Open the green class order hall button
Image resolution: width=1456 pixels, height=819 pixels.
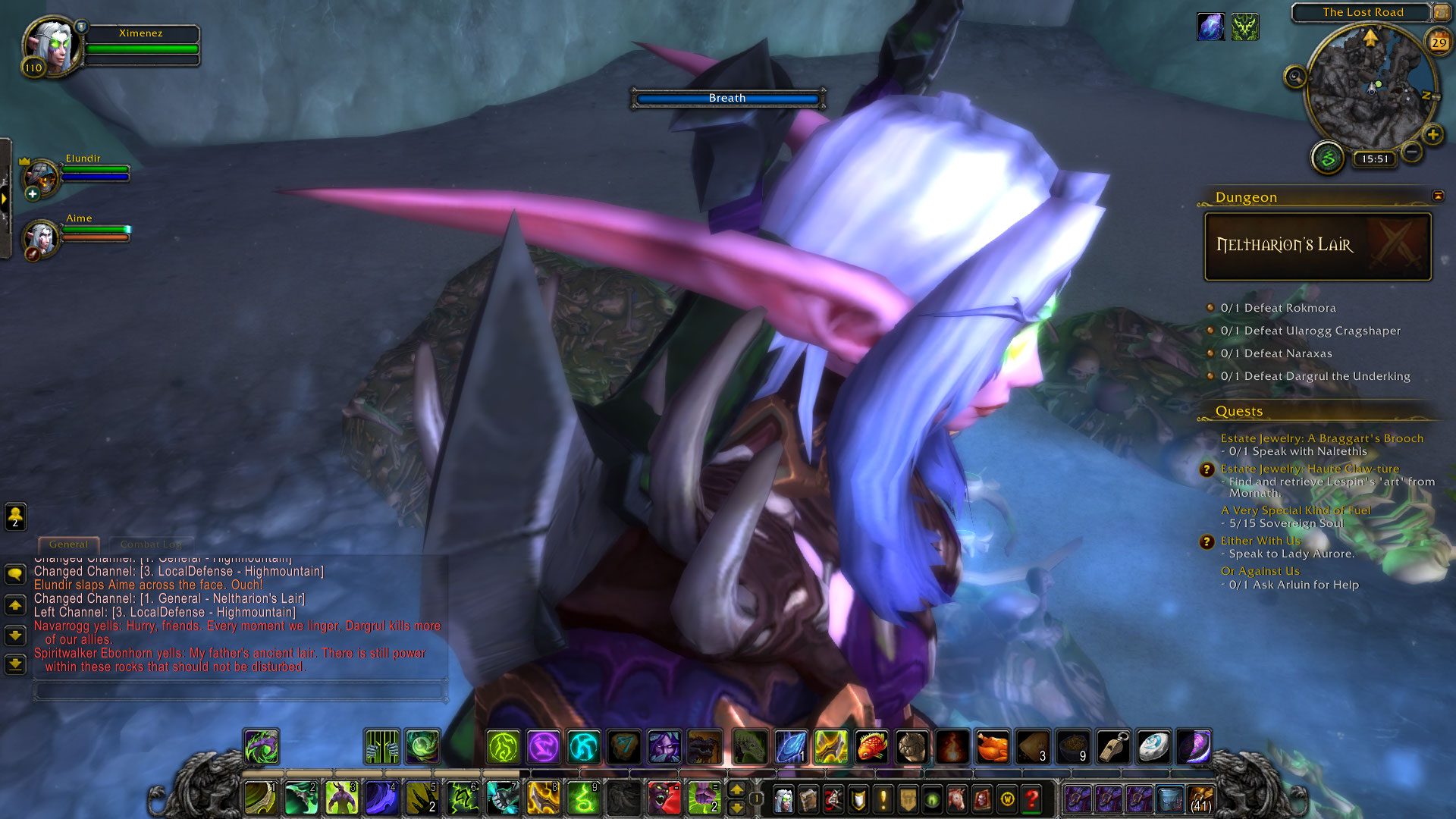point(1328,158)
